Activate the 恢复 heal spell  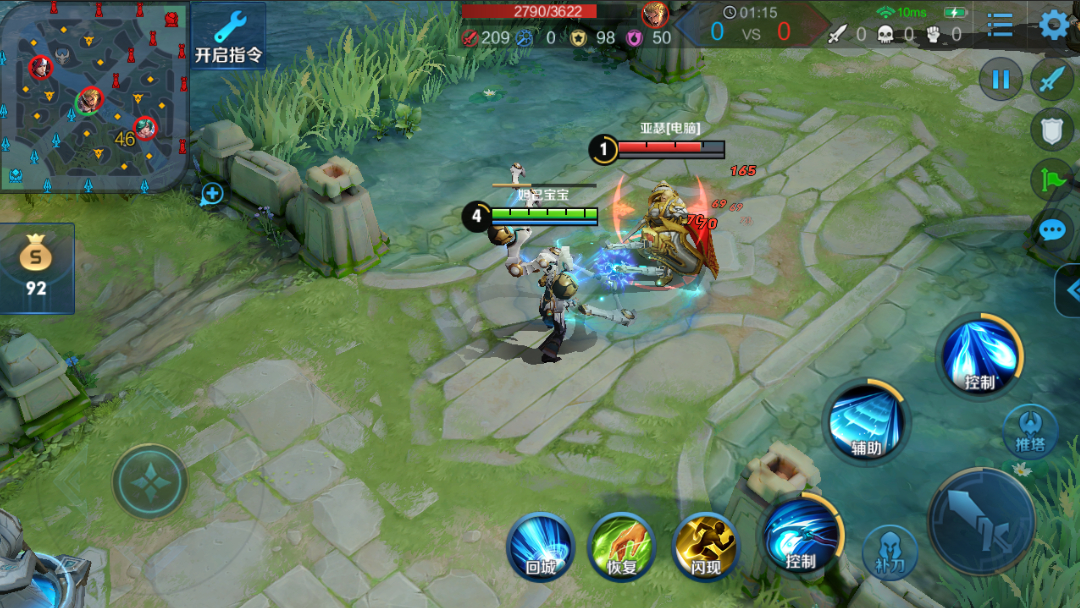[x=622, y=547]
